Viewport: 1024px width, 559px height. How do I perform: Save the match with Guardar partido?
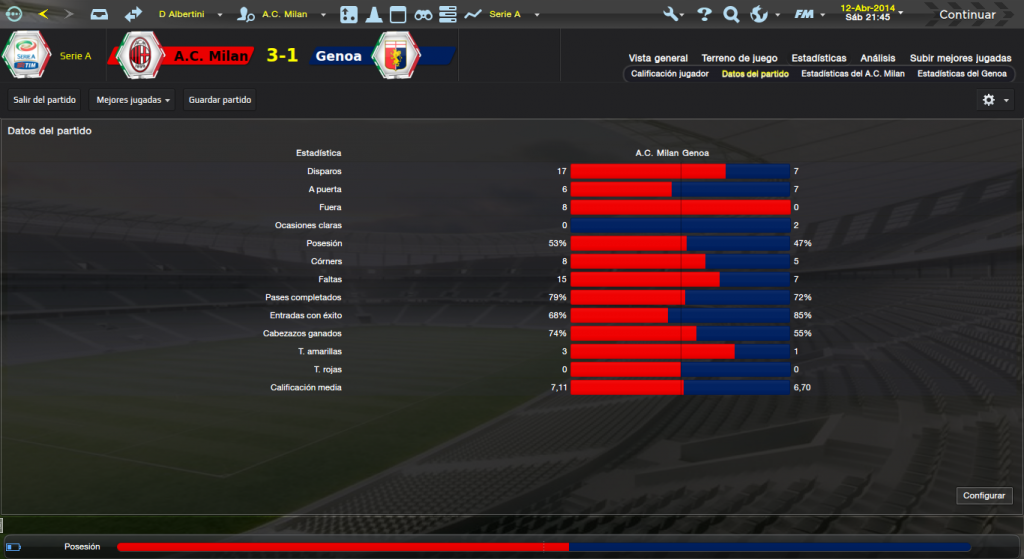click(220, 100)
